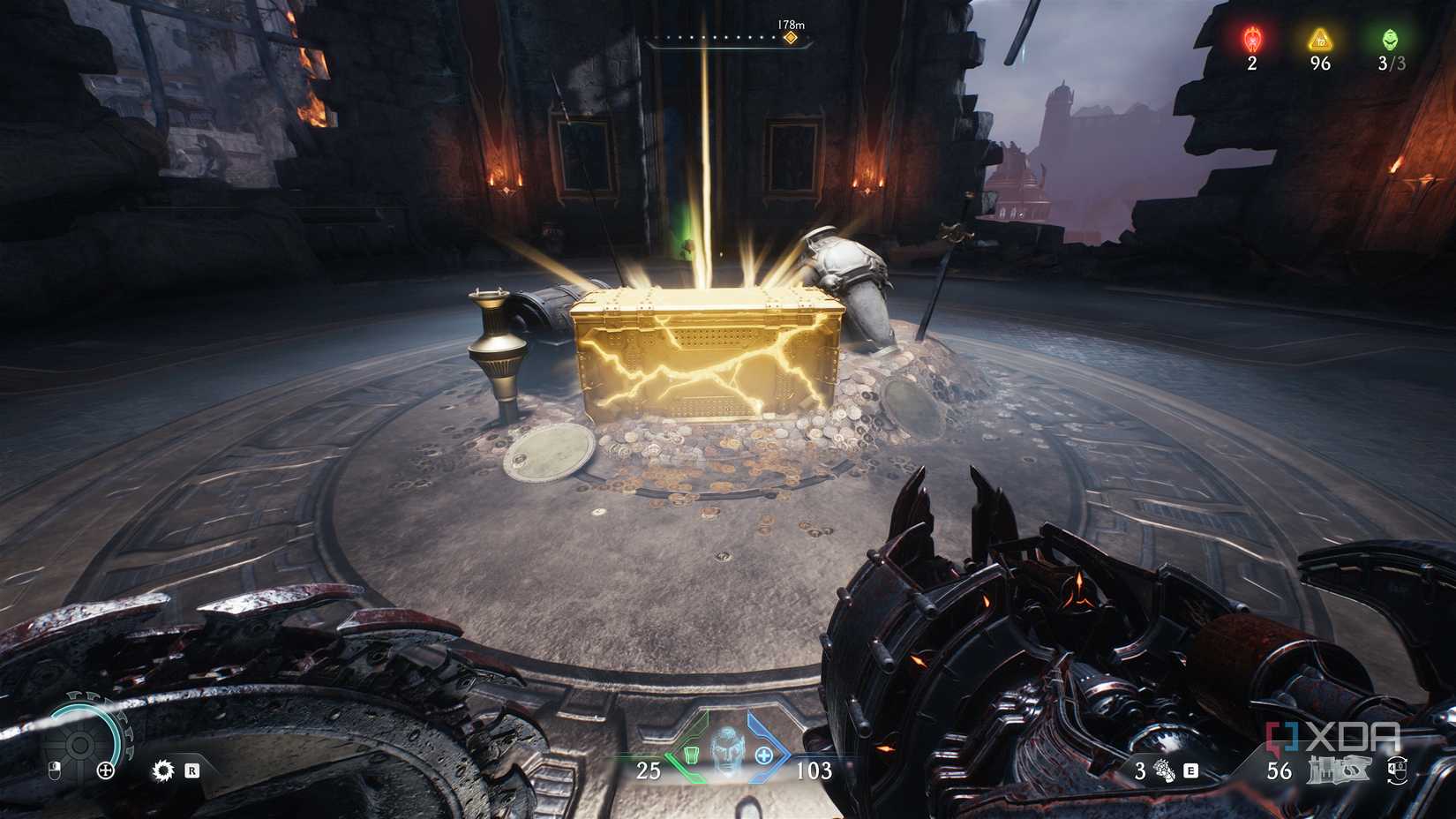Select the red skull counter icon
This screenshot has height=819, width=1456.
[x=1251, y=40]
